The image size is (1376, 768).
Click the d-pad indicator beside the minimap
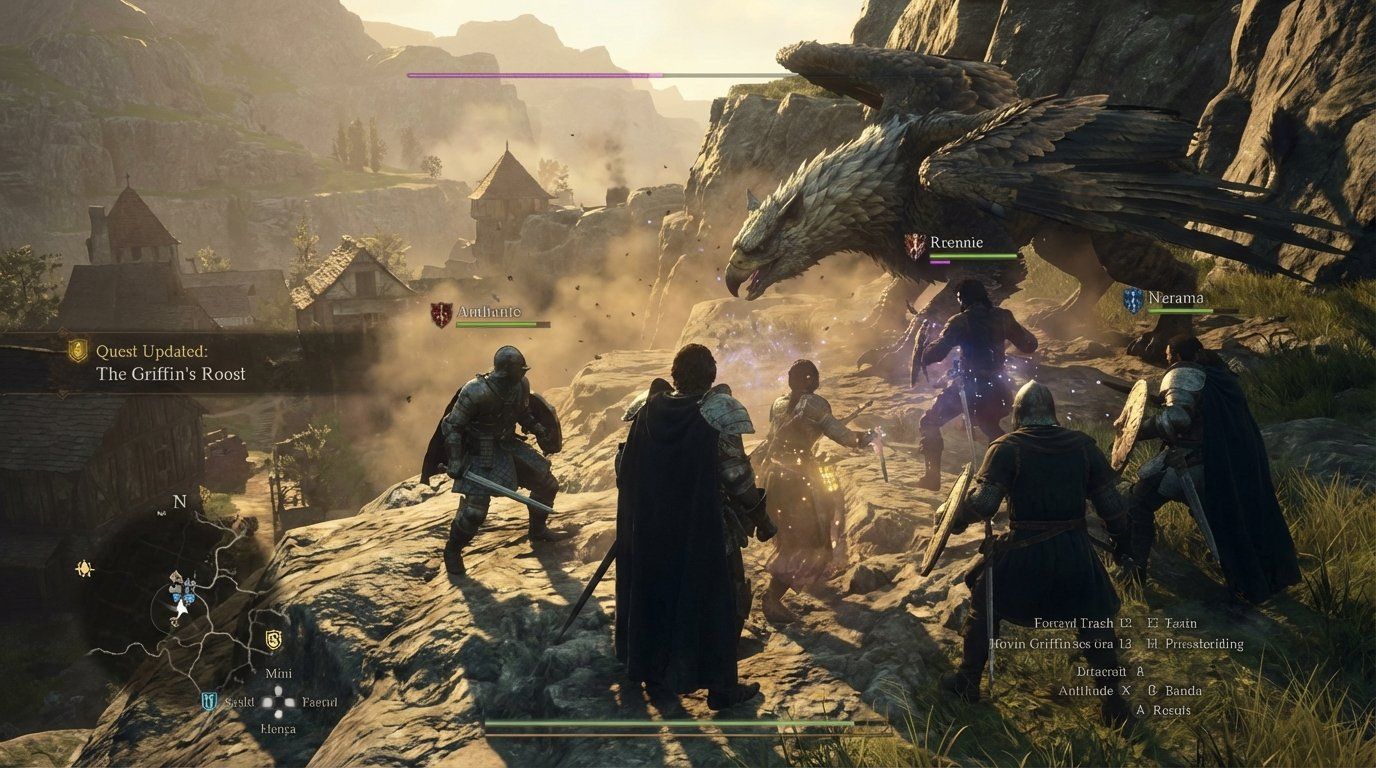tap(278, 701)
